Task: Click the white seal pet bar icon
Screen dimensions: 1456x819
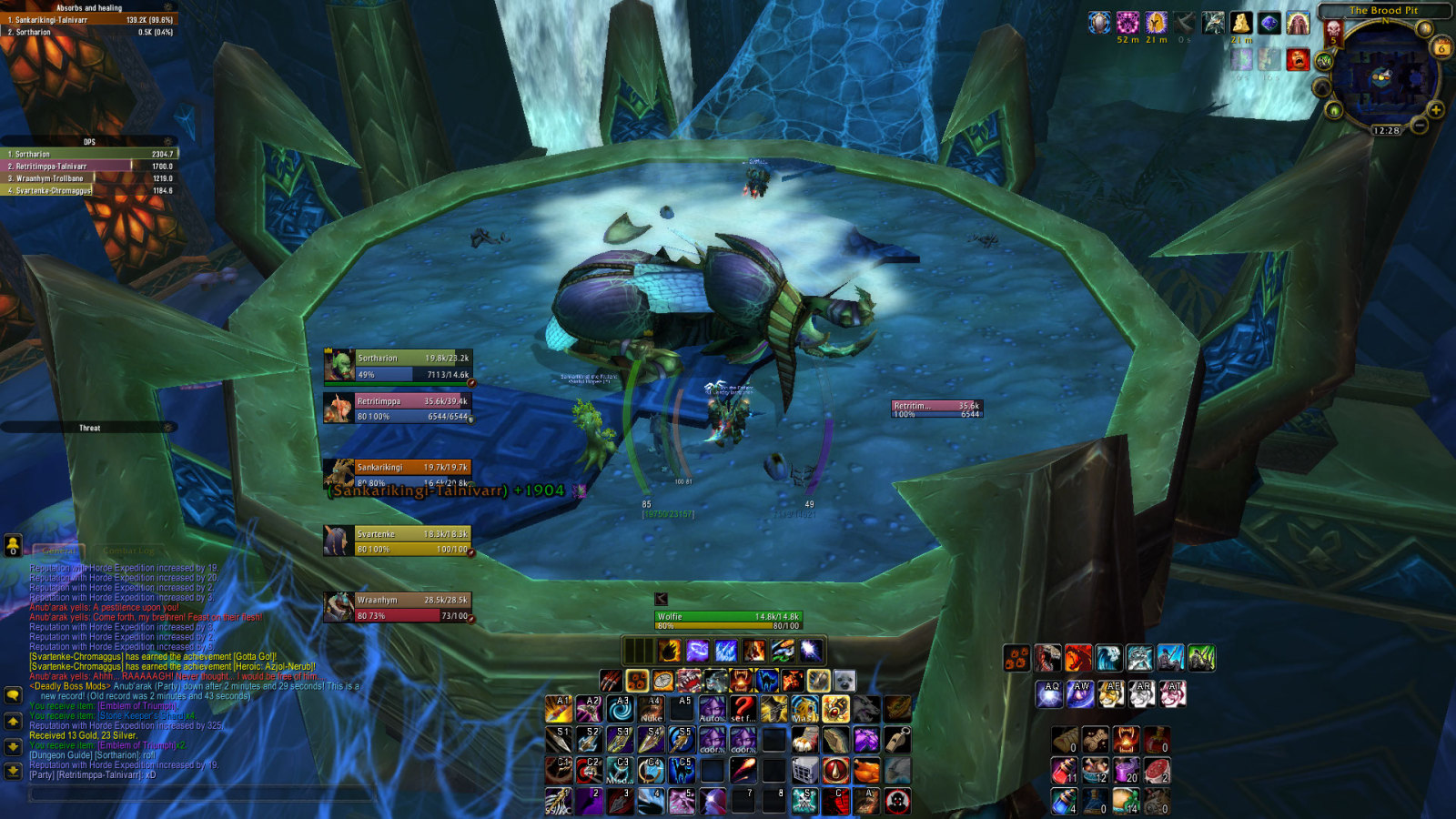Action: tap(844, 681)
